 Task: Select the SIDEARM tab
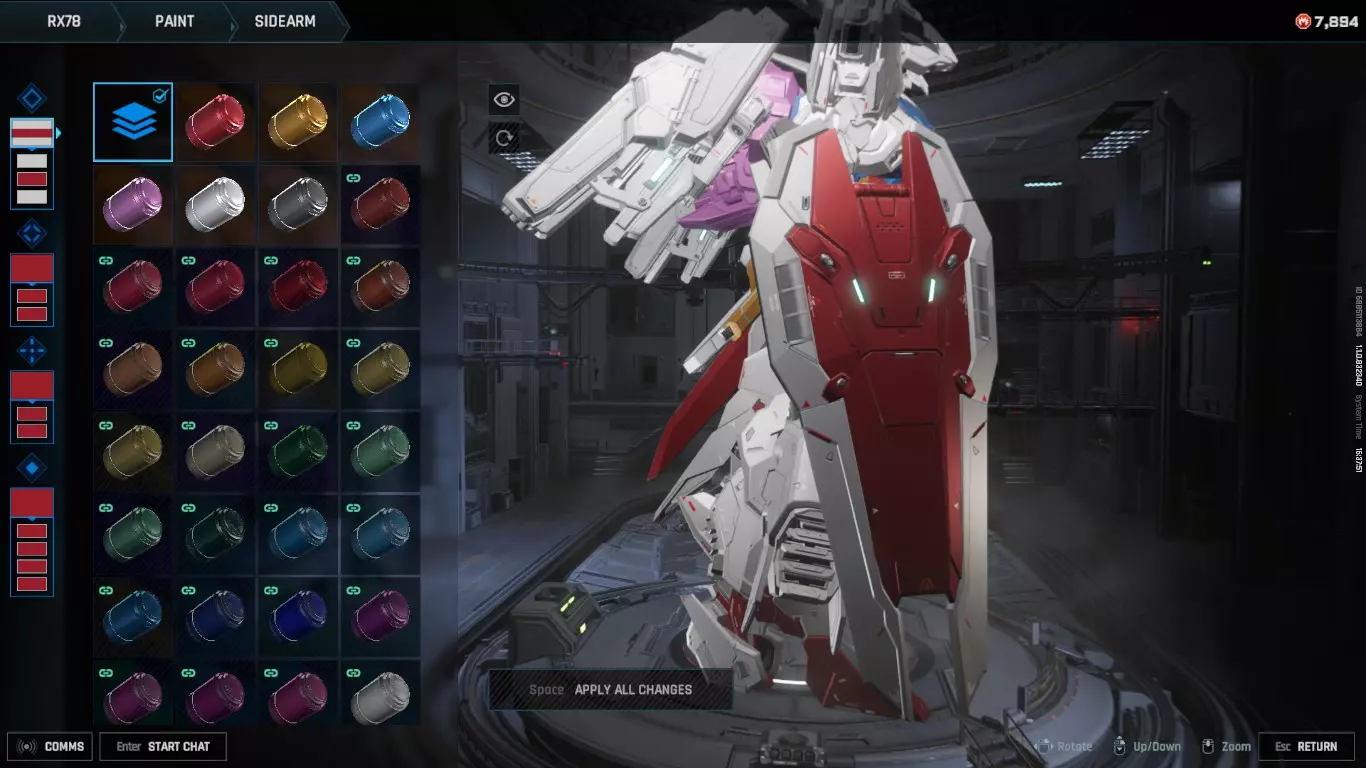pyautogui.click(x=284, y=21)
